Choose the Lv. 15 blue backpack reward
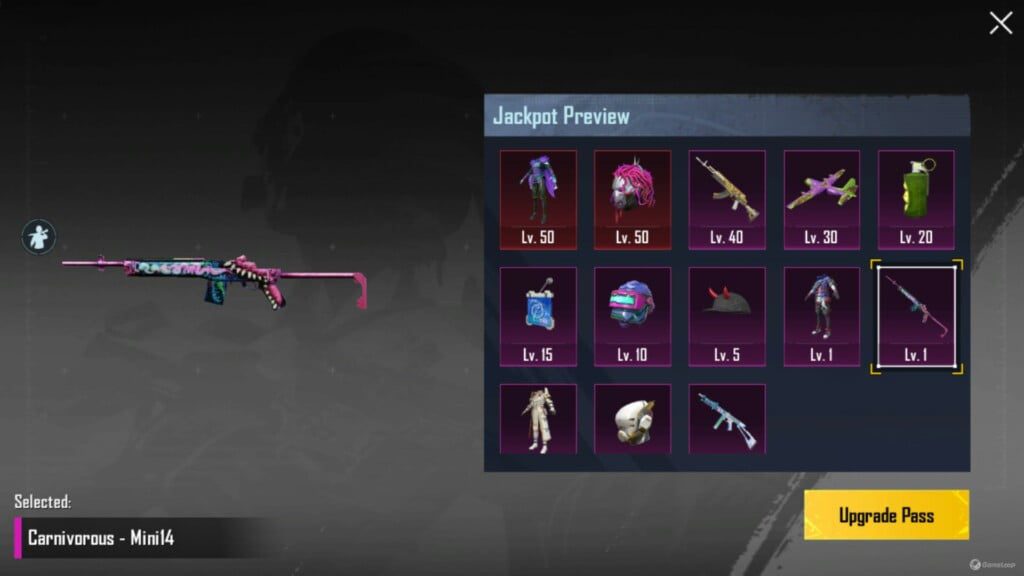Image resolution: width=1024 pixels, height=576 pixels. [538, 316]
